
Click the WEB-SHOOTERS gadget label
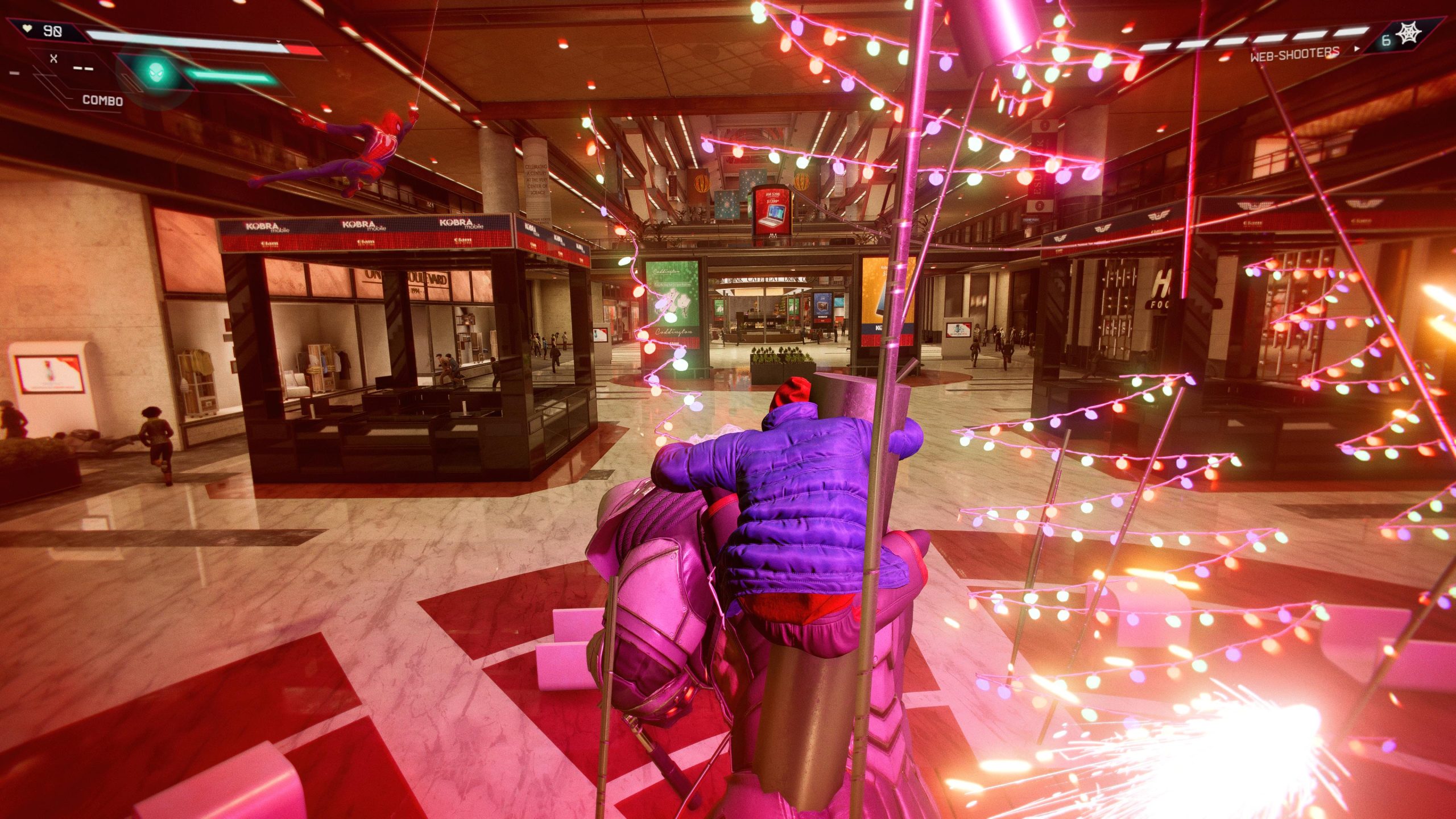[x=1294, y=54]
